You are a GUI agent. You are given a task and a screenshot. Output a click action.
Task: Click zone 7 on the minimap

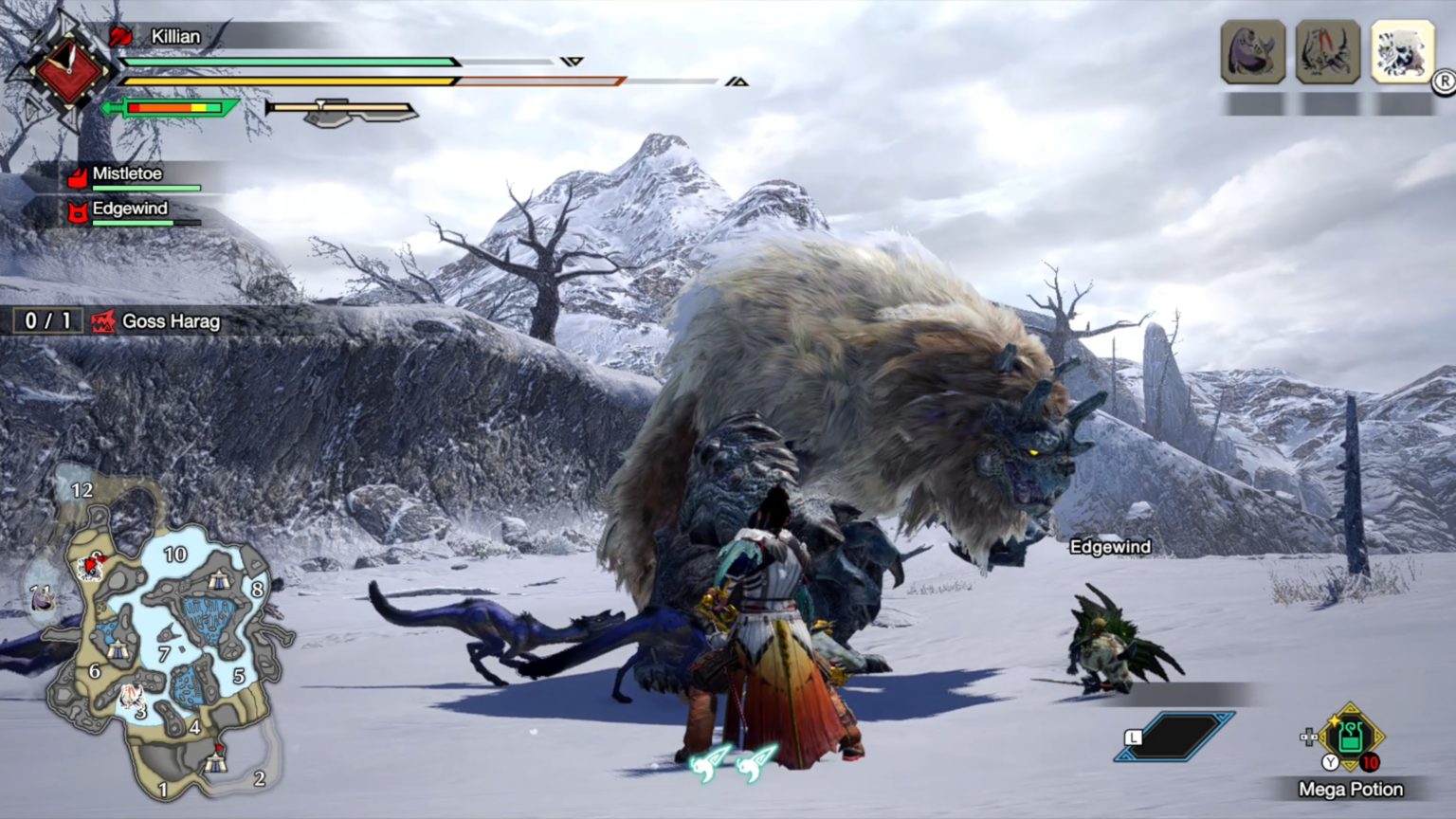coord(165,652)
